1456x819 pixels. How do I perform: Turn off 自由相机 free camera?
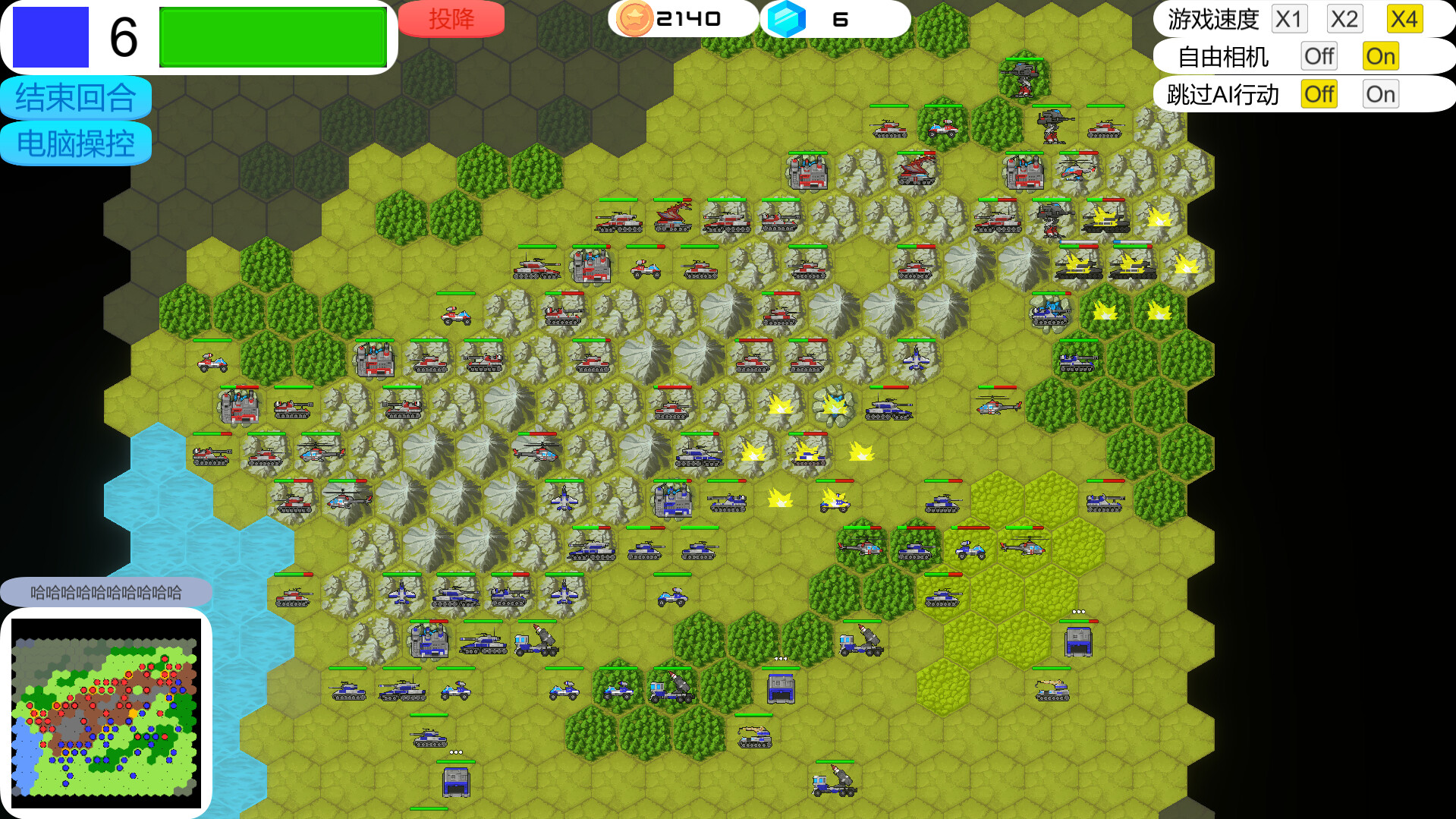(x=1319, y=56)
